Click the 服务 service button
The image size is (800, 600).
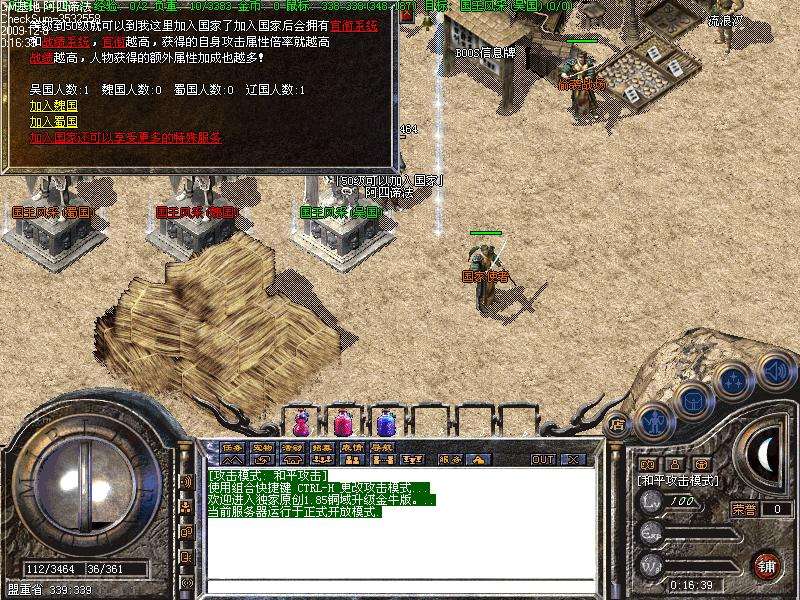click(451, 460)
